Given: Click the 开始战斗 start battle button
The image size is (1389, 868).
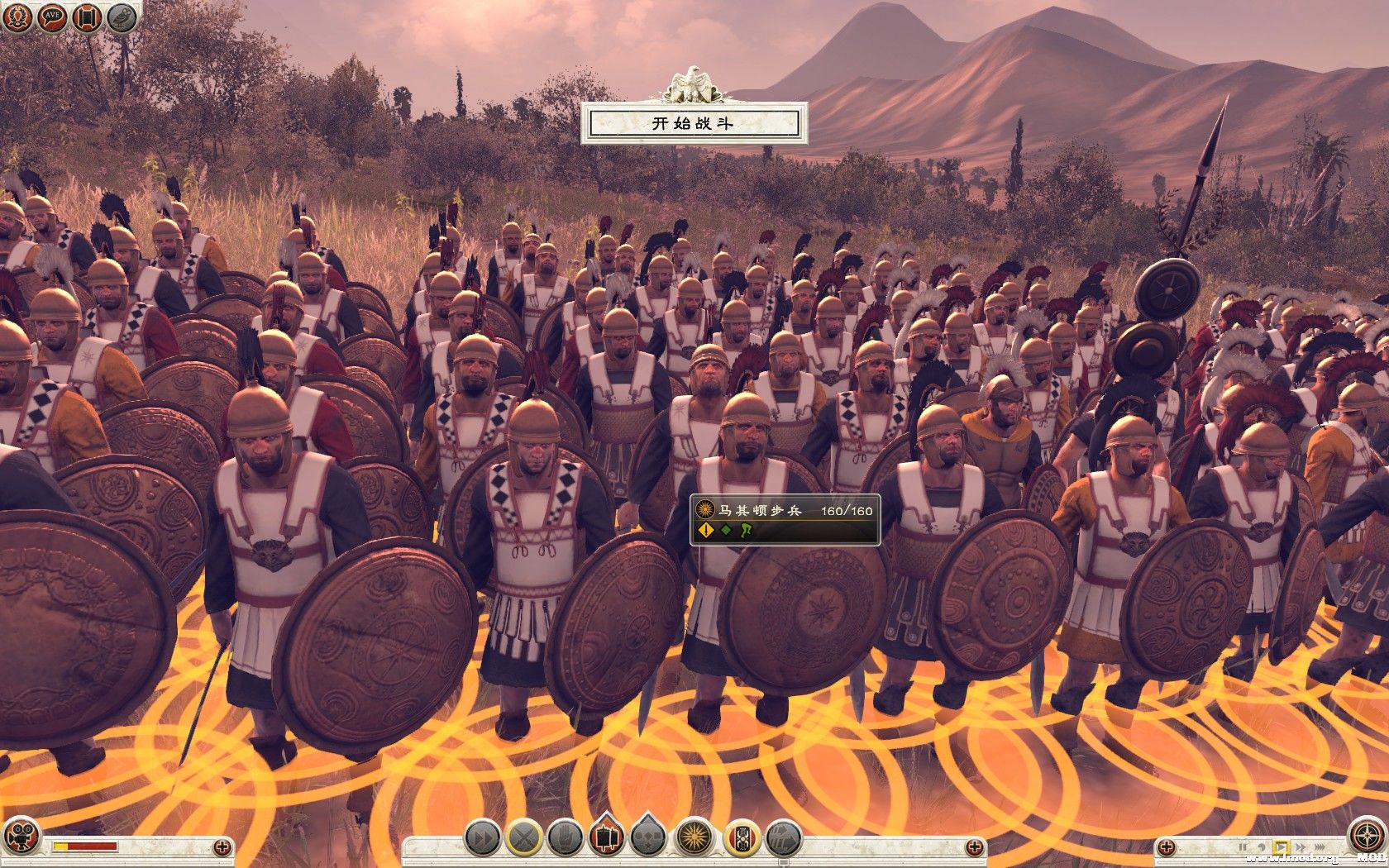Looking at the screenshot, I should 693,124.
